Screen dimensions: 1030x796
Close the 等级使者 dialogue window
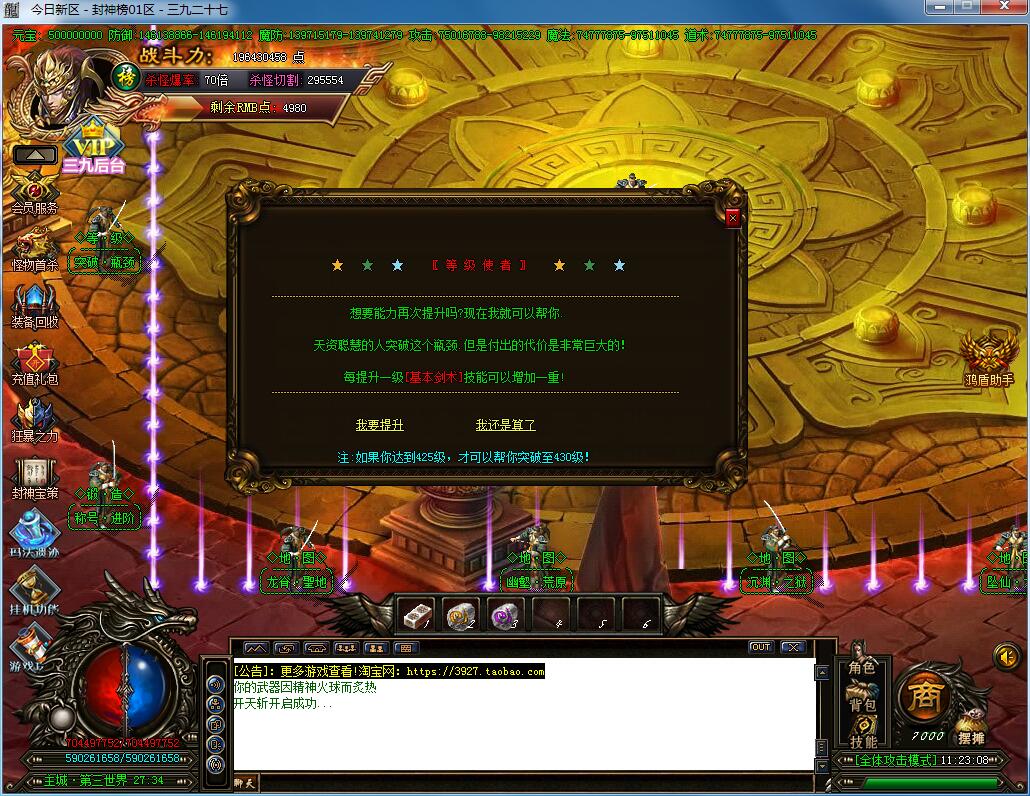(733, 218)
